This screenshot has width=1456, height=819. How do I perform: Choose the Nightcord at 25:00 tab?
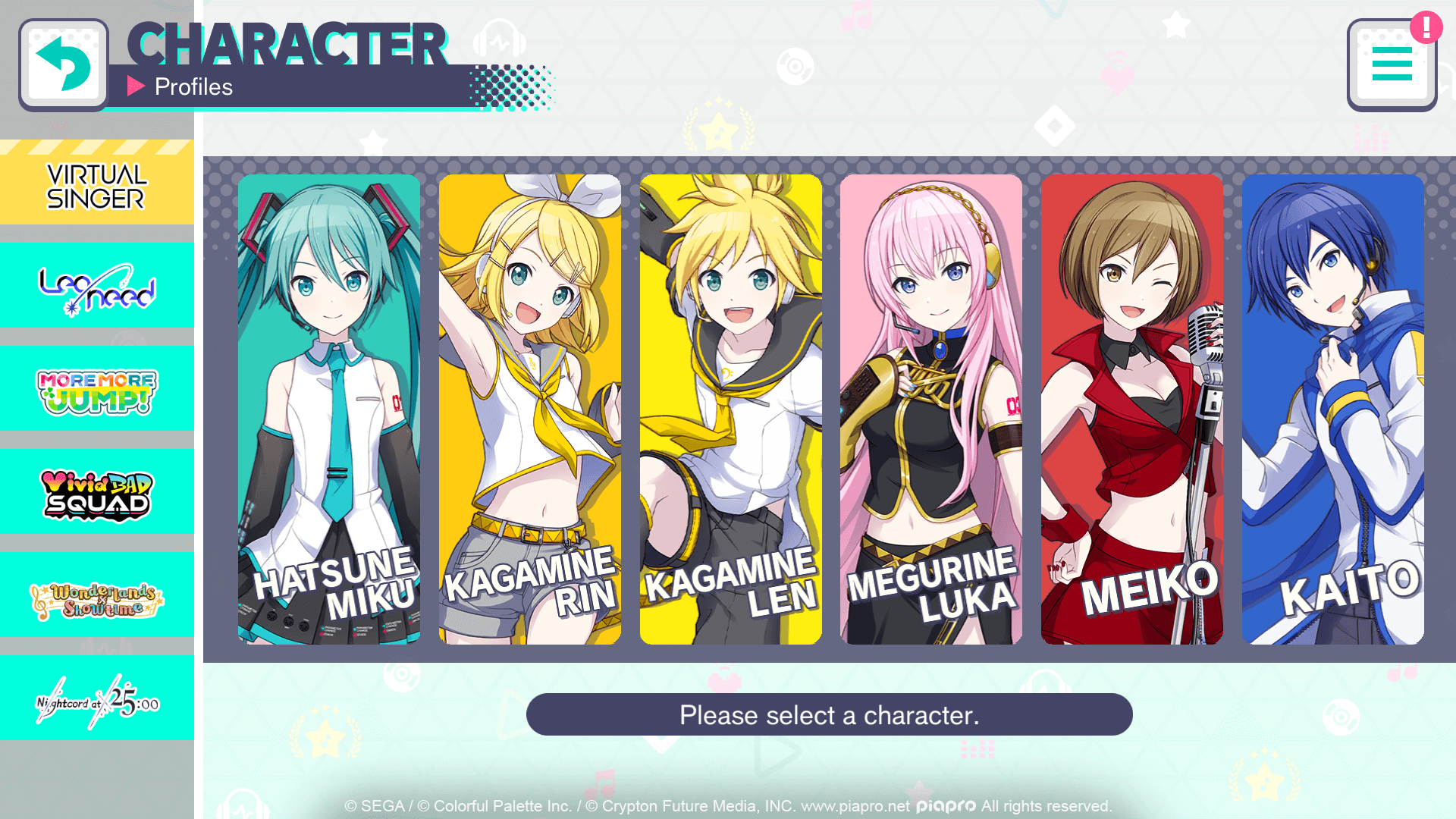tap(97, 698)
